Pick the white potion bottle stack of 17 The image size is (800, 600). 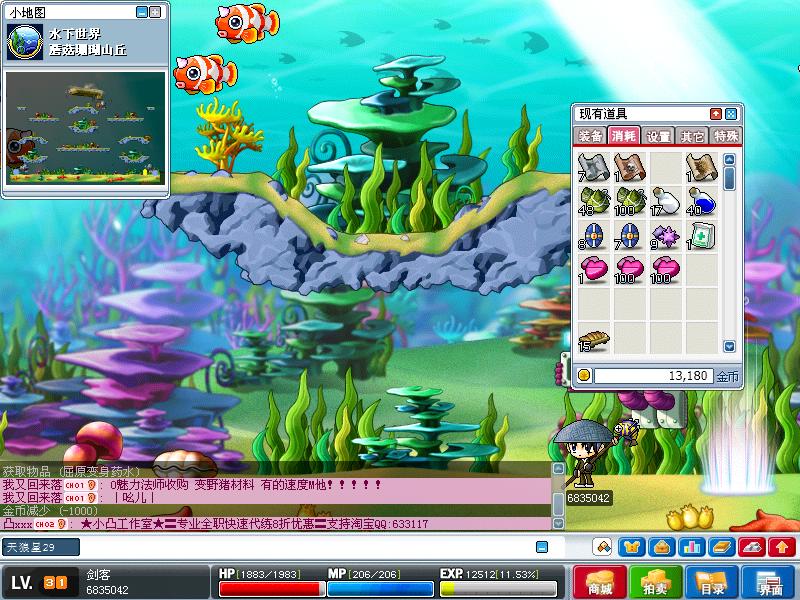pos(665,201)
